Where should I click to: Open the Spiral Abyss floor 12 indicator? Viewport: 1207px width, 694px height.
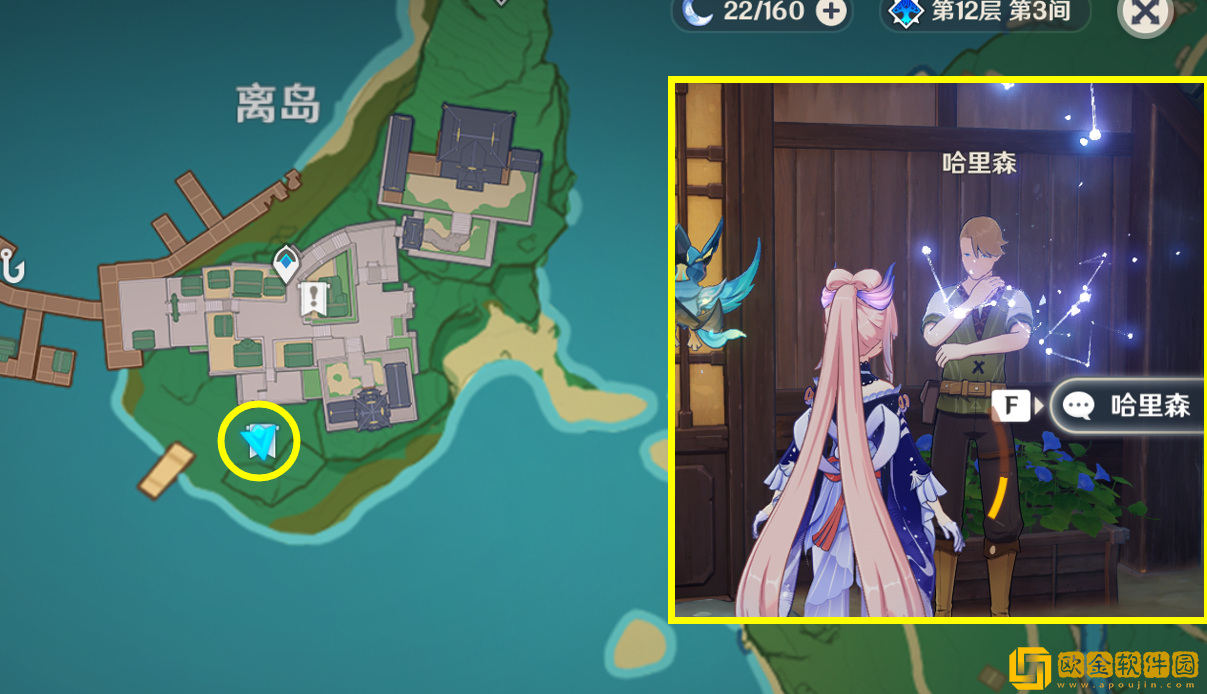click(x=973, y=13)
